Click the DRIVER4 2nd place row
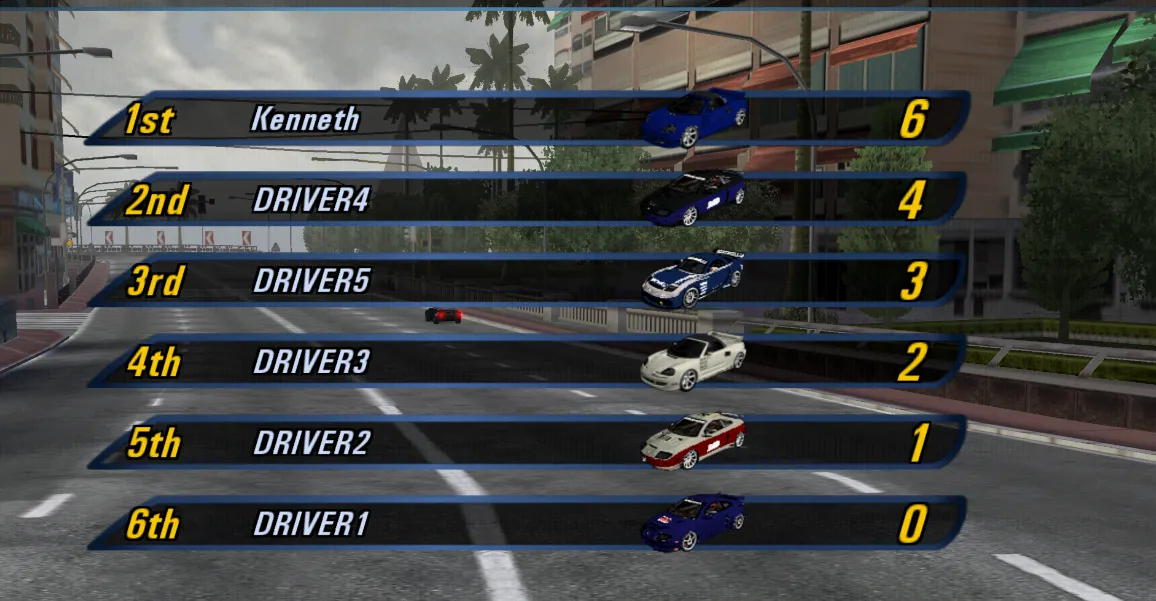The image size is (1156, 601). 527,200
